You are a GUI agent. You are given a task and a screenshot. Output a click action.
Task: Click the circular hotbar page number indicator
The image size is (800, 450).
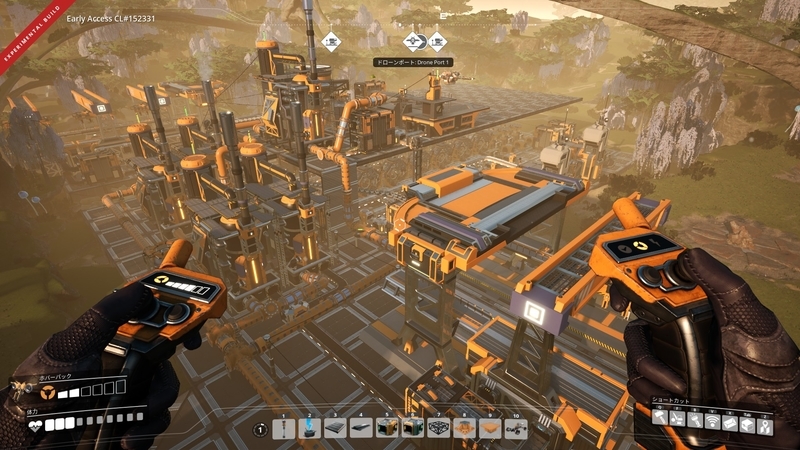pos(260,429)
